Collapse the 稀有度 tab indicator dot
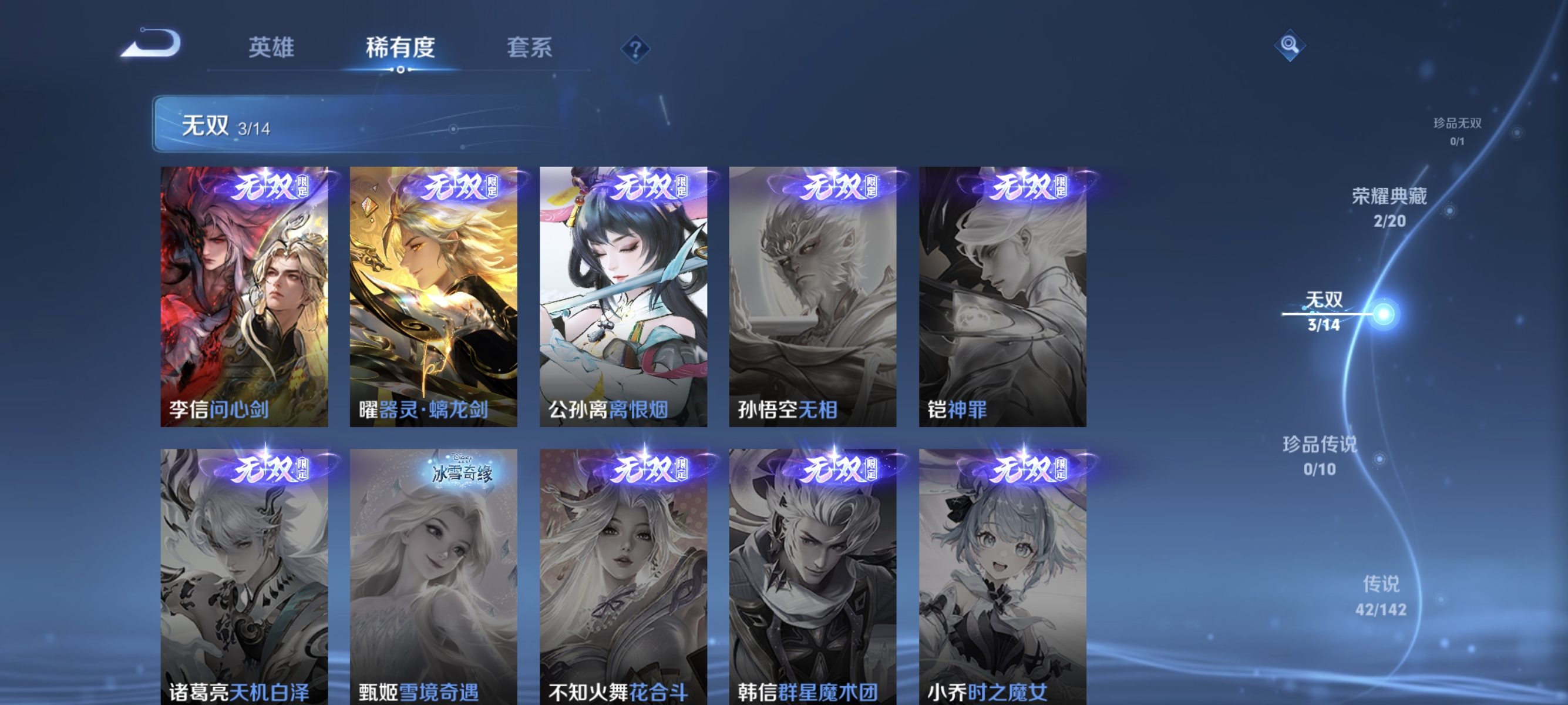This screenshot has width=1568, height=705. [399, 70]
